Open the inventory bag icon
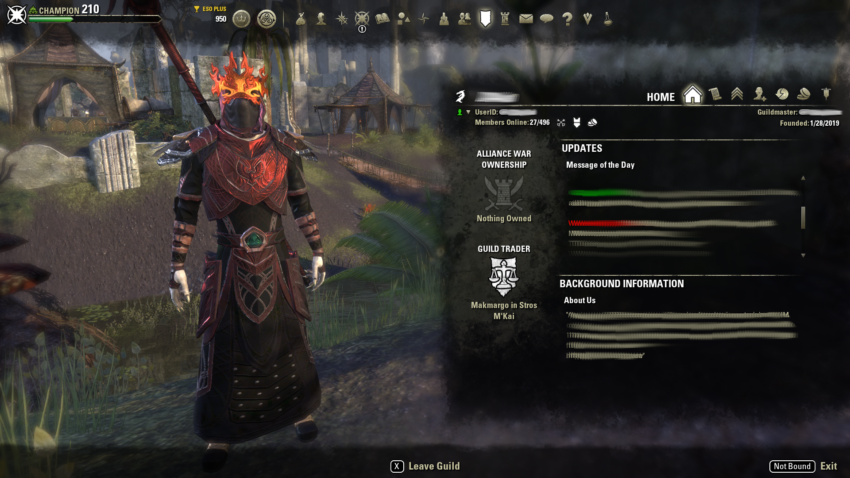This screenshot has height=478, width=850. [x=300, y=18]
